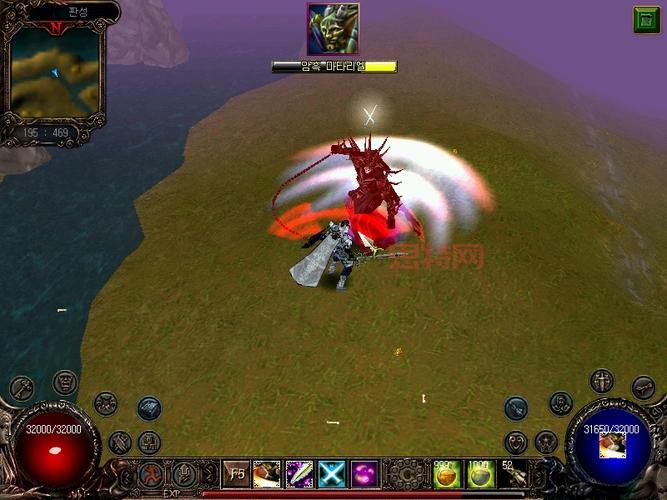Use the orange potion stack
This screenshot has height=500, width=667.
click(446, 473)
